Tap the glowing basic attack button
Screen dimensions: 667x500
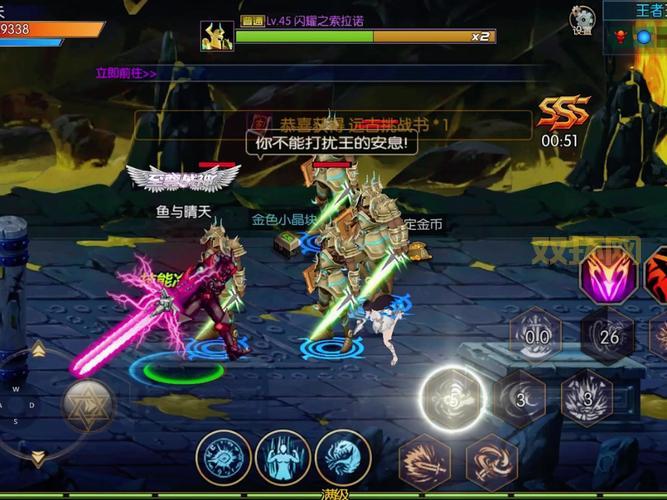[x=452, y=398]
